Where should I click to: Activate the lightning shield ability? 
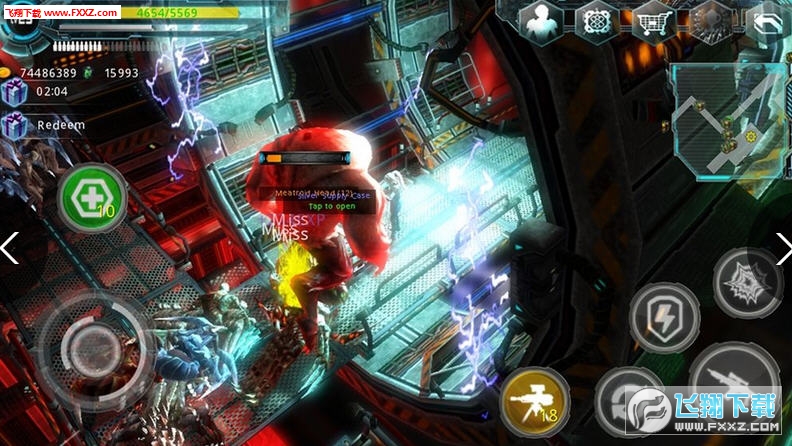click(x=665, y=316)
